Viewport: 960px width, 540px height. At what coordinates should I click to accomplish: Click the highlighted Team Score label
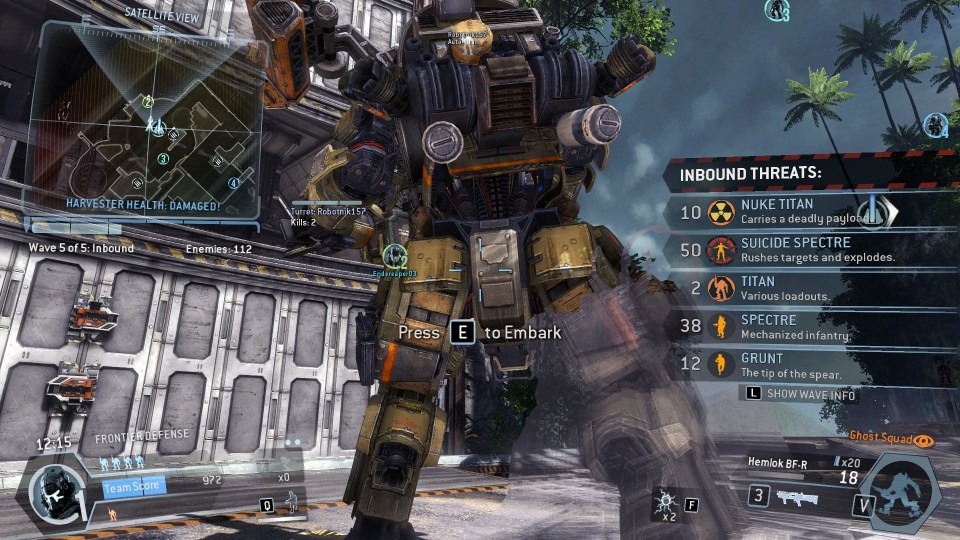[x=134, y=488]
